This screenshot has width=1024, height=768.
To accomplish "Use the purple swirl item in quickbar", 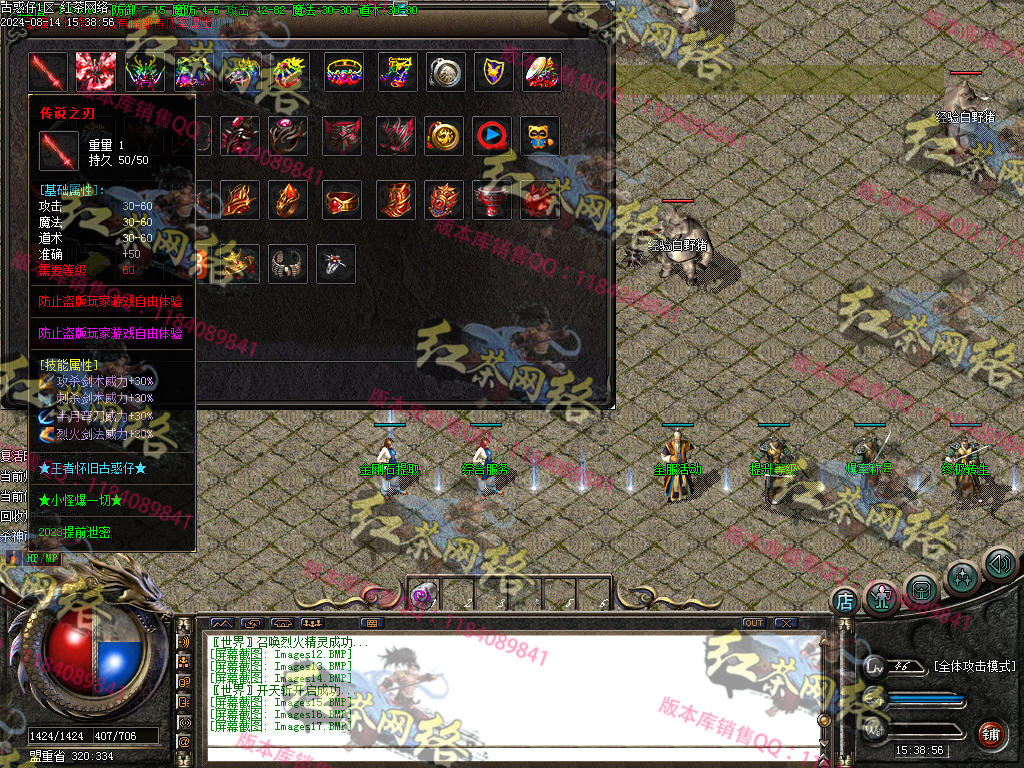I will 421,595.
